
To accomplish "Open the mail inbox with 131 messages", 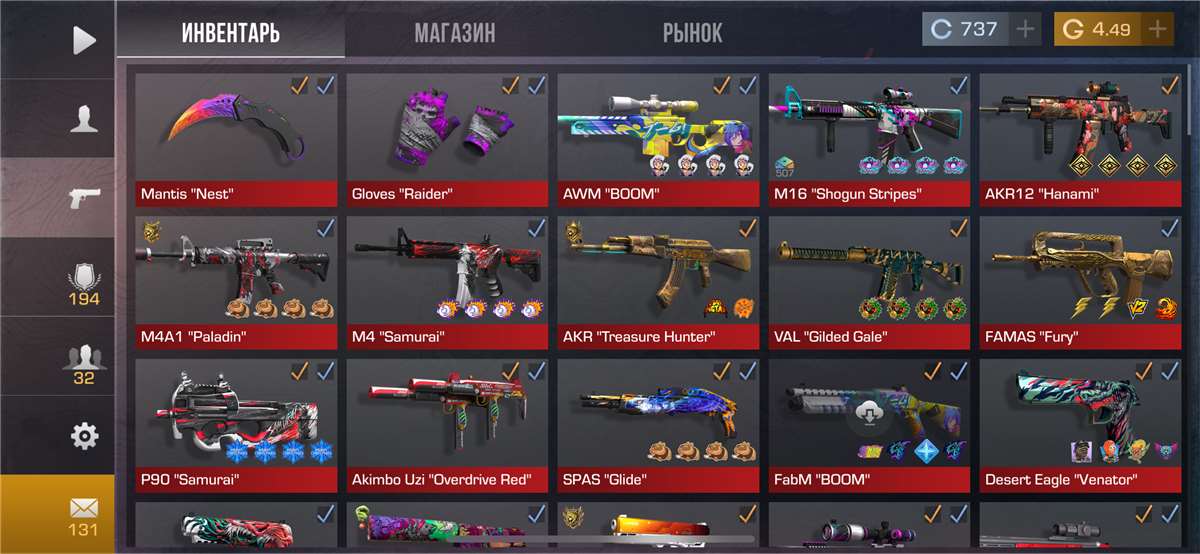I will click(x=84, y=514).
